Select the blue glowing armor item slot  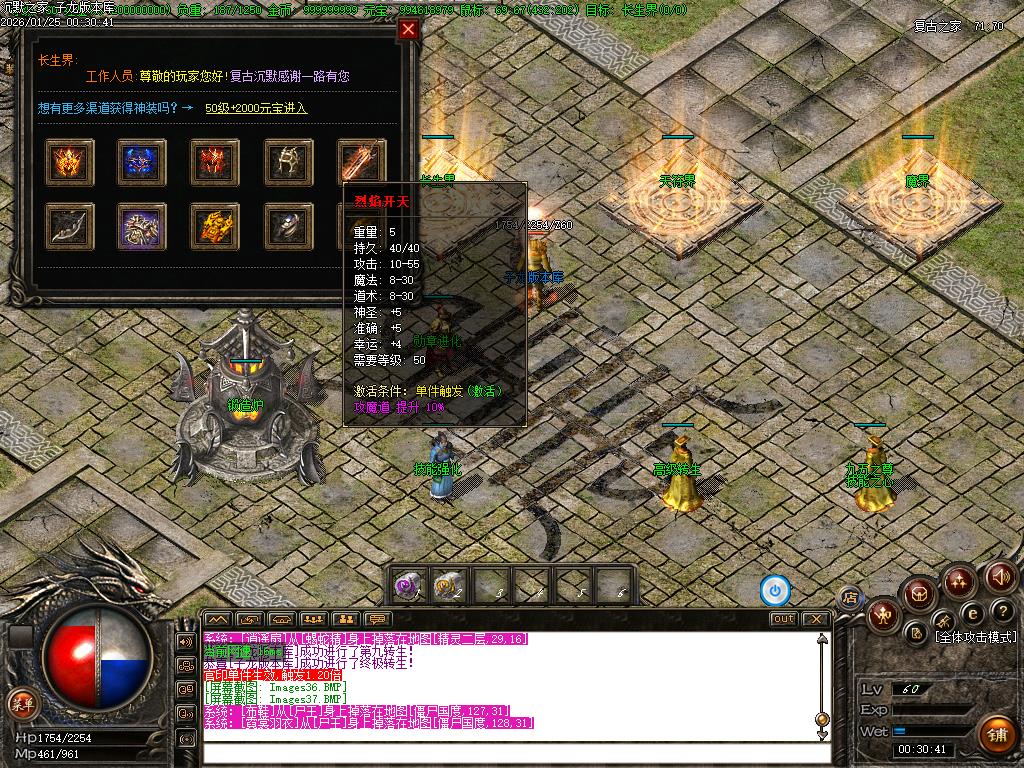click(143, 162)
